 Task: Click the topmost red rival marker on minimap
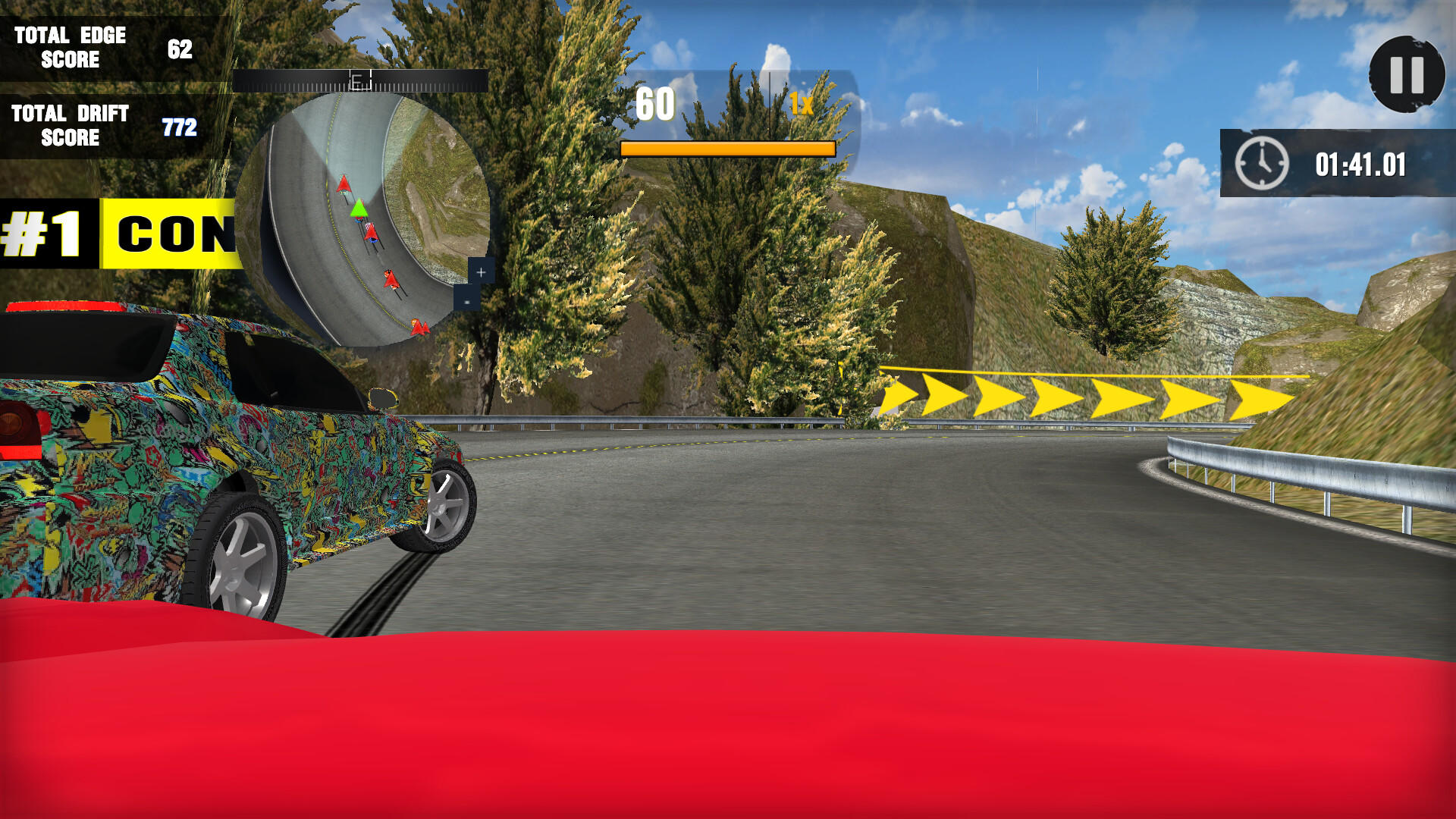(x=345, y=184)
